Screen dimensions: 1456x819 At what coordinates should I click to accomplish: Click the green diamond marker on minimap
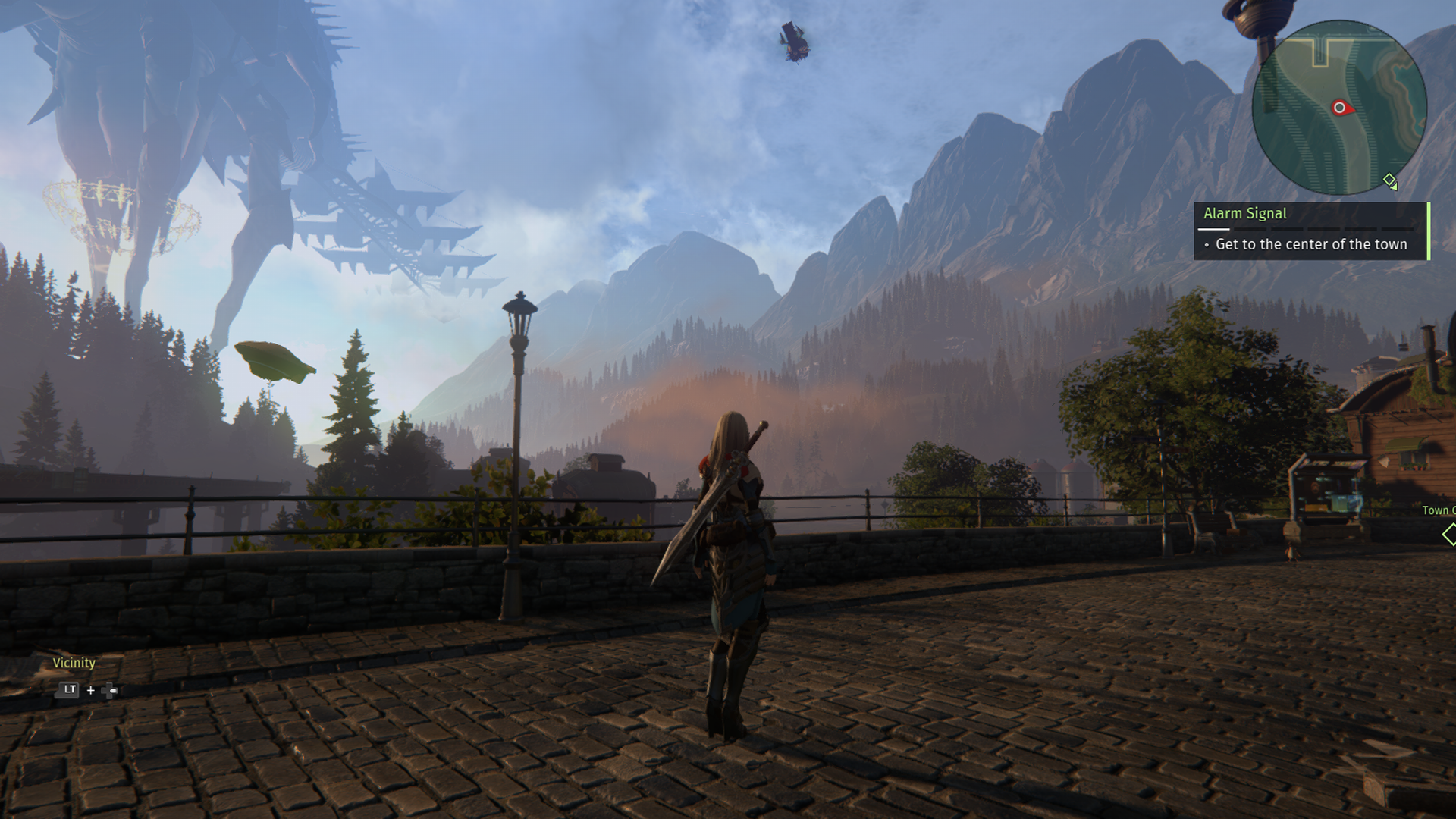point(1389,180)
